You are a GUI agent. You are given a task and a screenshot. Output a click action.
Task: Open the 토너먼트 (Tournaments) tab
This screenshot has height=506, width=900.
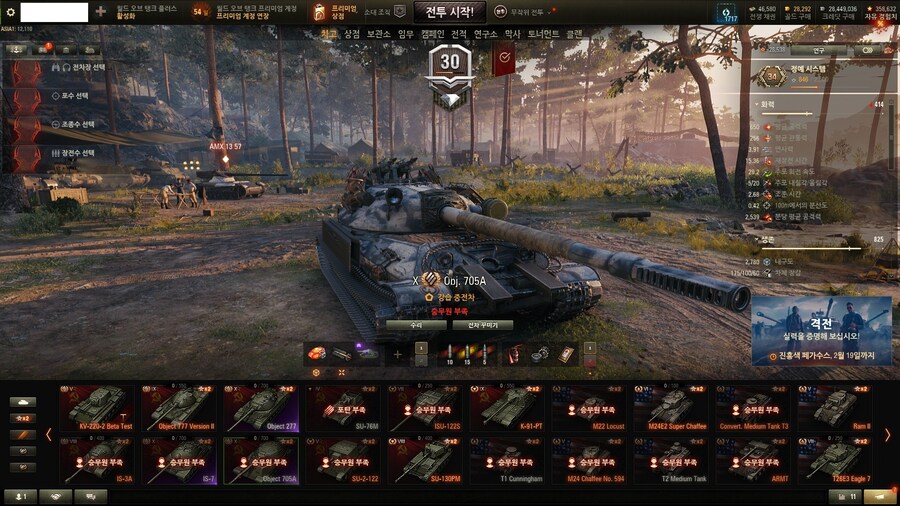pyautogui.click(x=544, y=34)
